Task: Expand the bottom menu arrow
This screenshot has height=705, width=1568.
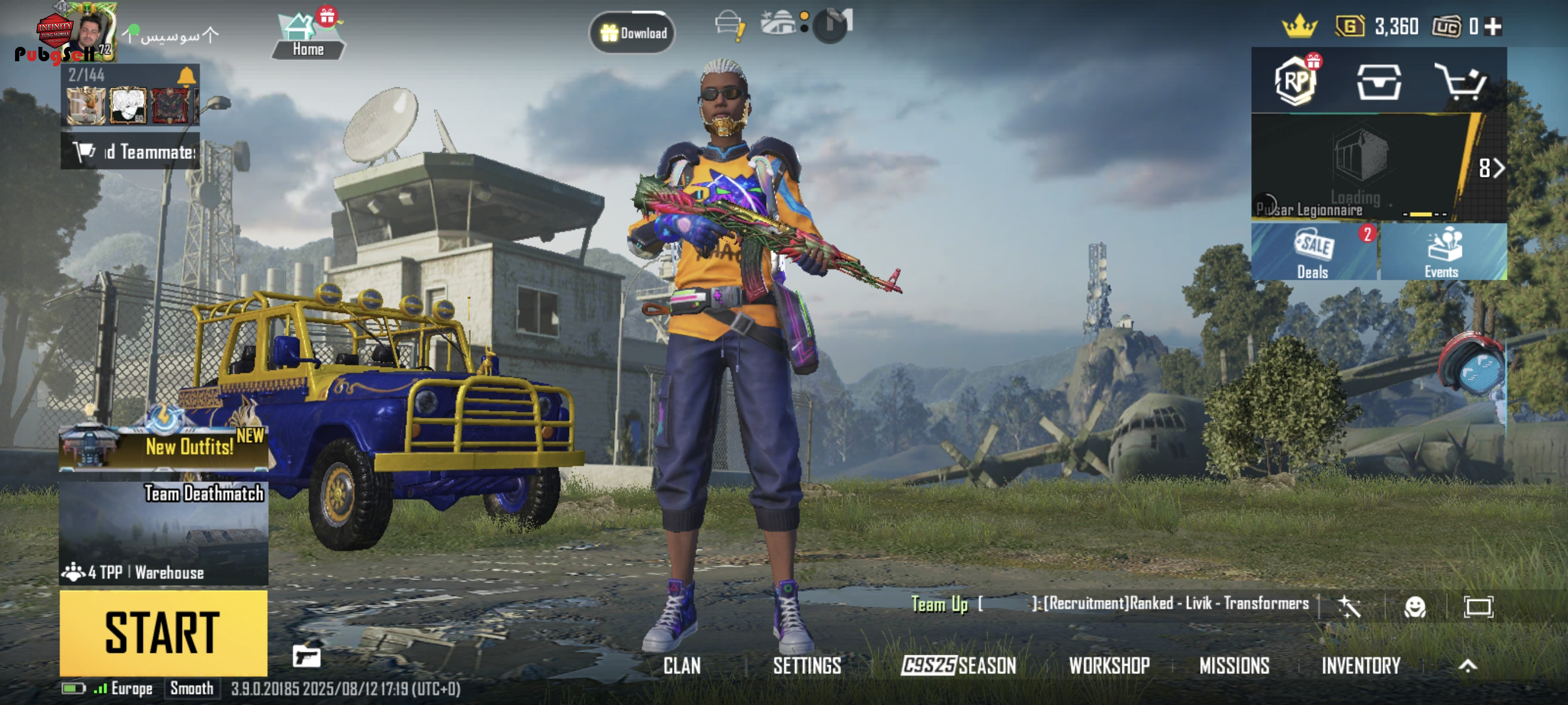Action: [x=1467, y=666]
